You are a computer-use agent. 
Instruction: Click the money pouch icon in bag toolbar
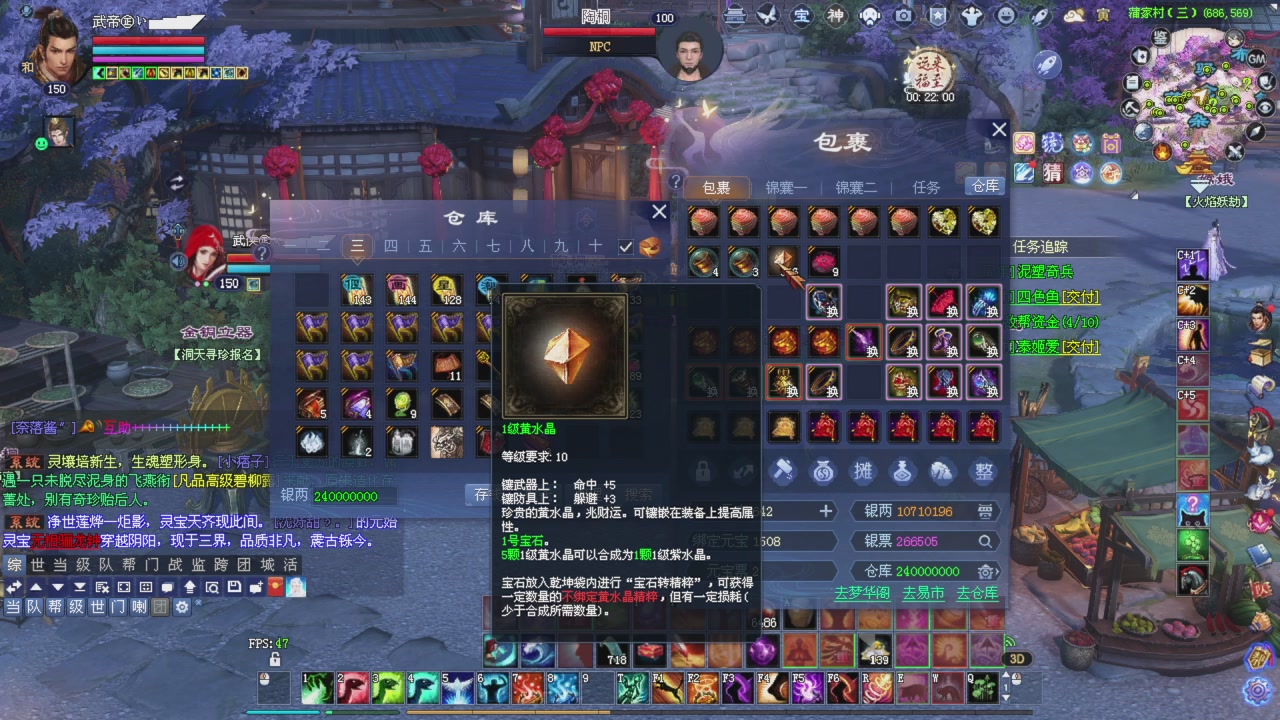point(822,472)
